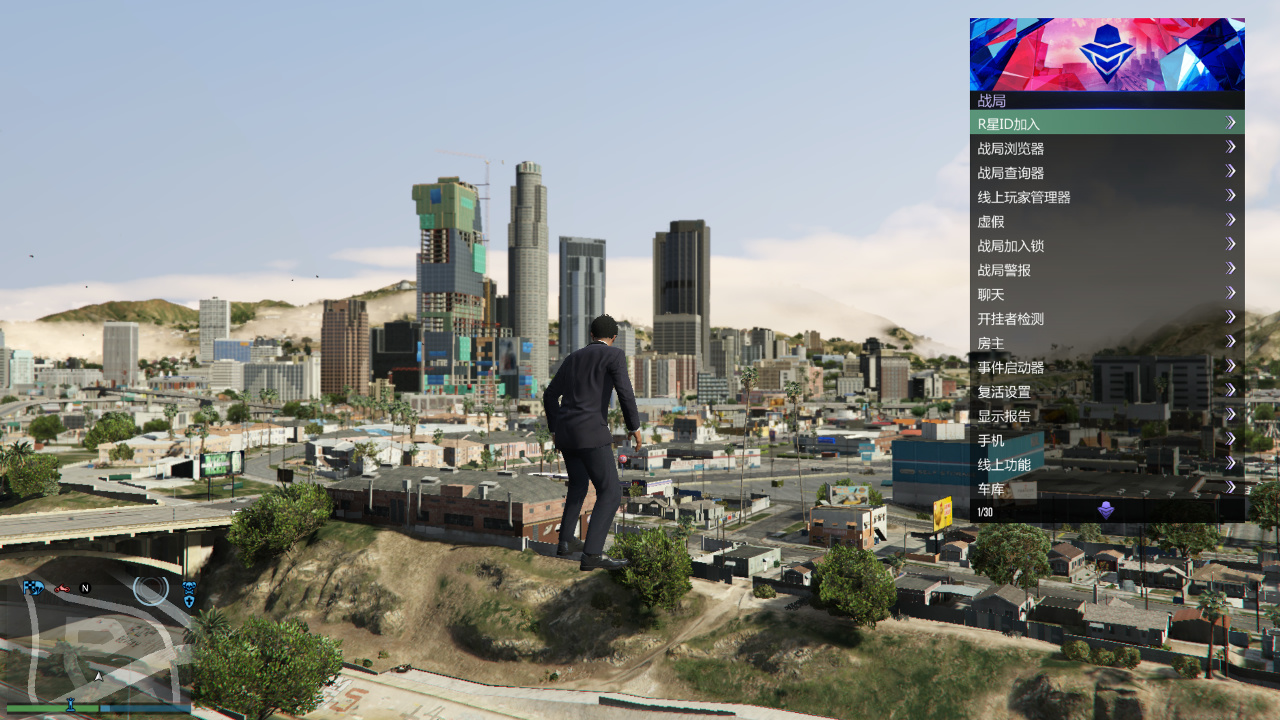
Task: Expand the 手机 options submenu
Action: pyautogui.click(x=1232, y=439)
